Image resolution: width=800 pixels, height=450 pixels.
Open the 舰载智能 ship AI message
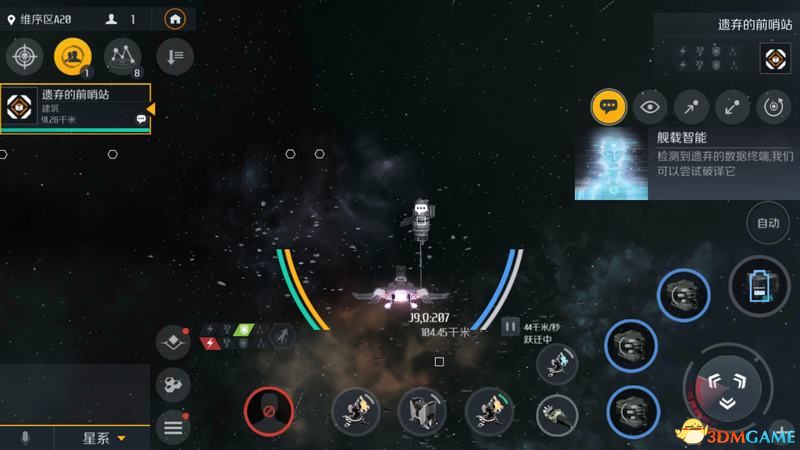pos(685,163)
